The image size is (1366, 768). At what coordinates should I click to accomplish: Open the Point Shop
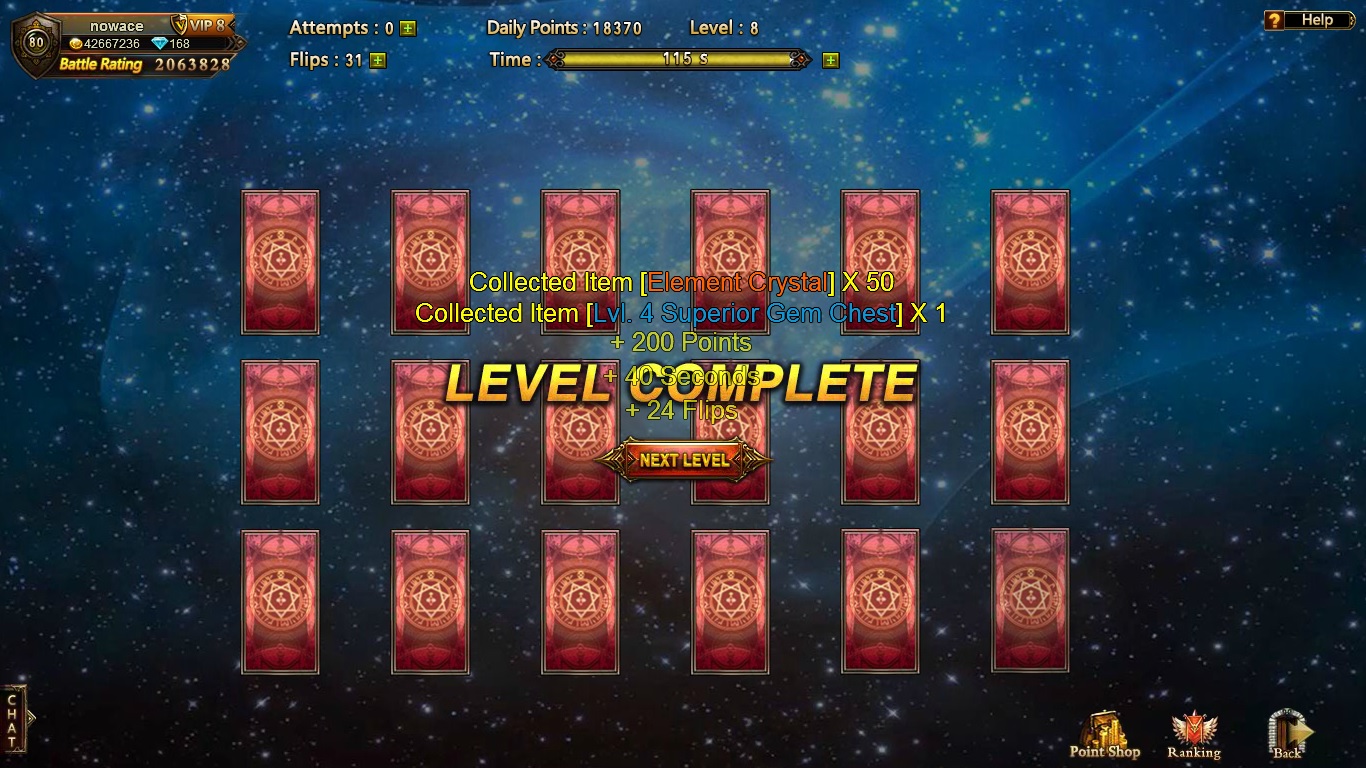(1104, 734)
